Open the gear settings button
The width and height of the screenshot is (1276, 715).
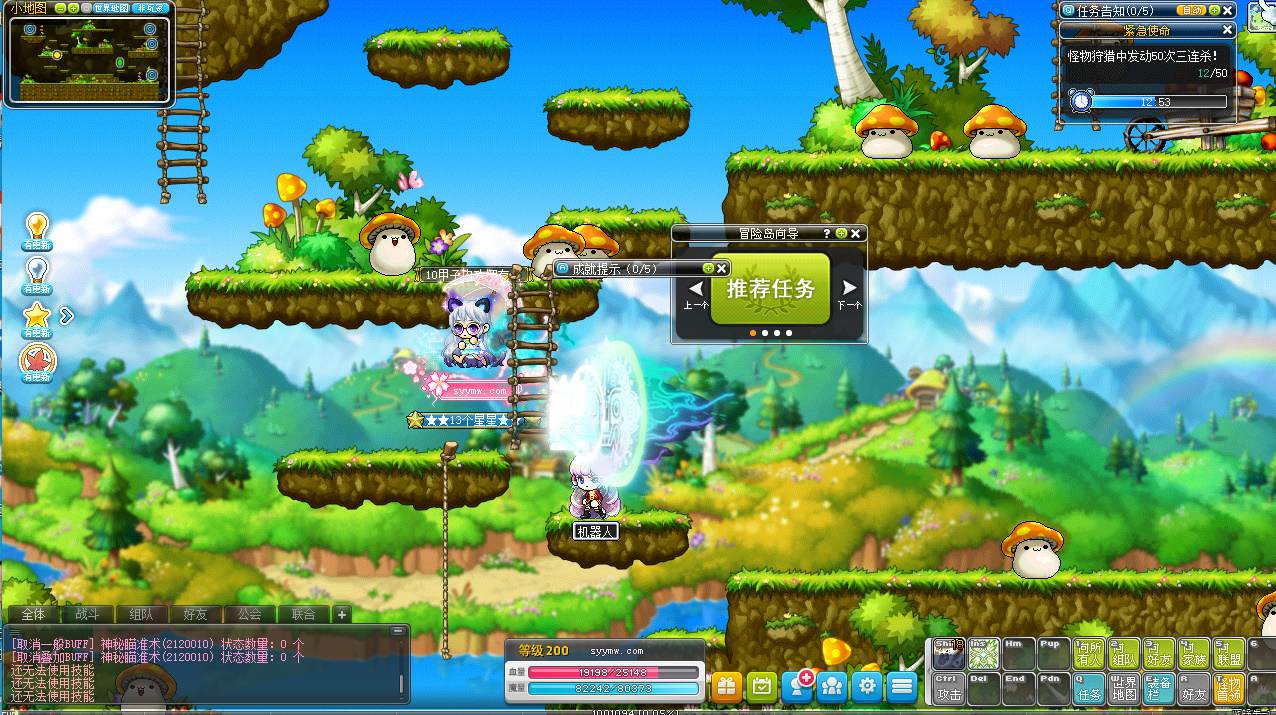point(867,686)
